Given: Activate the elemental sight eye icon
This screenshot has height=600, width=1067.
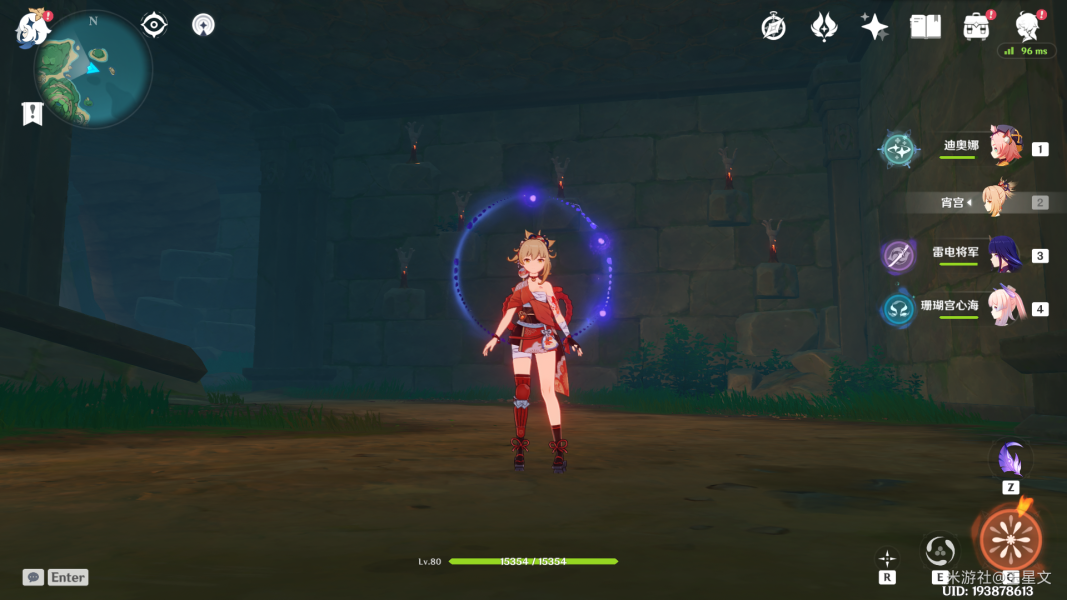Looking at the screenshot, I should 154,25.
